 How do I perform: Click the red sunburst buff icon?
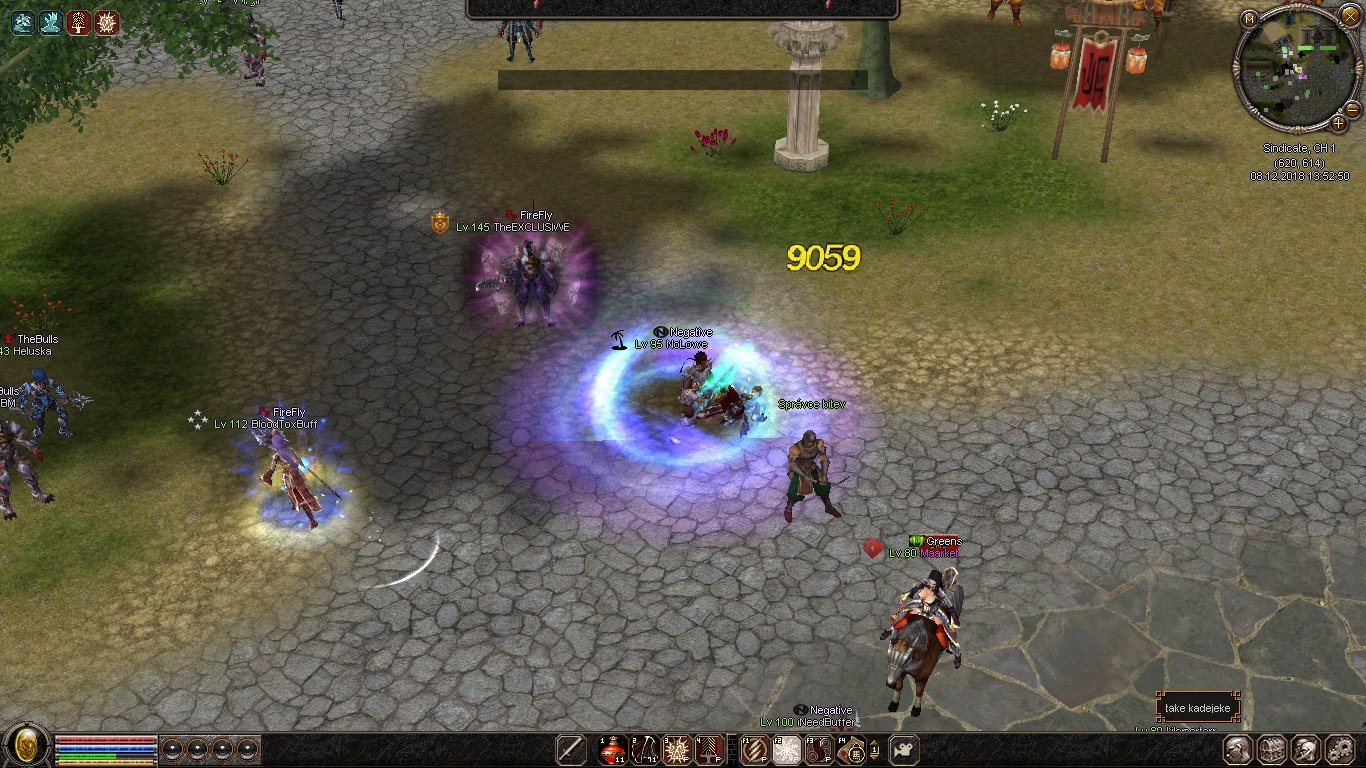107,23
